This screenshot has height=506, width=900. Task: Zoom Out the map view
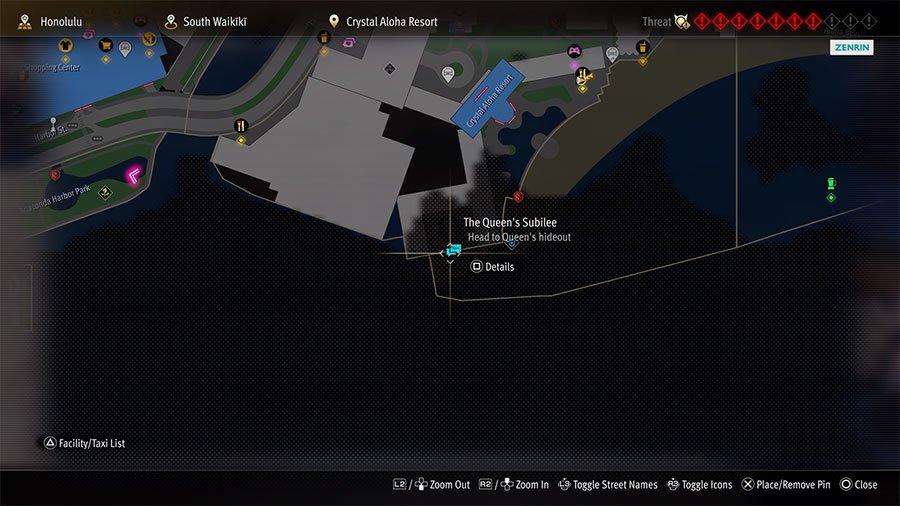coord(431,485)
